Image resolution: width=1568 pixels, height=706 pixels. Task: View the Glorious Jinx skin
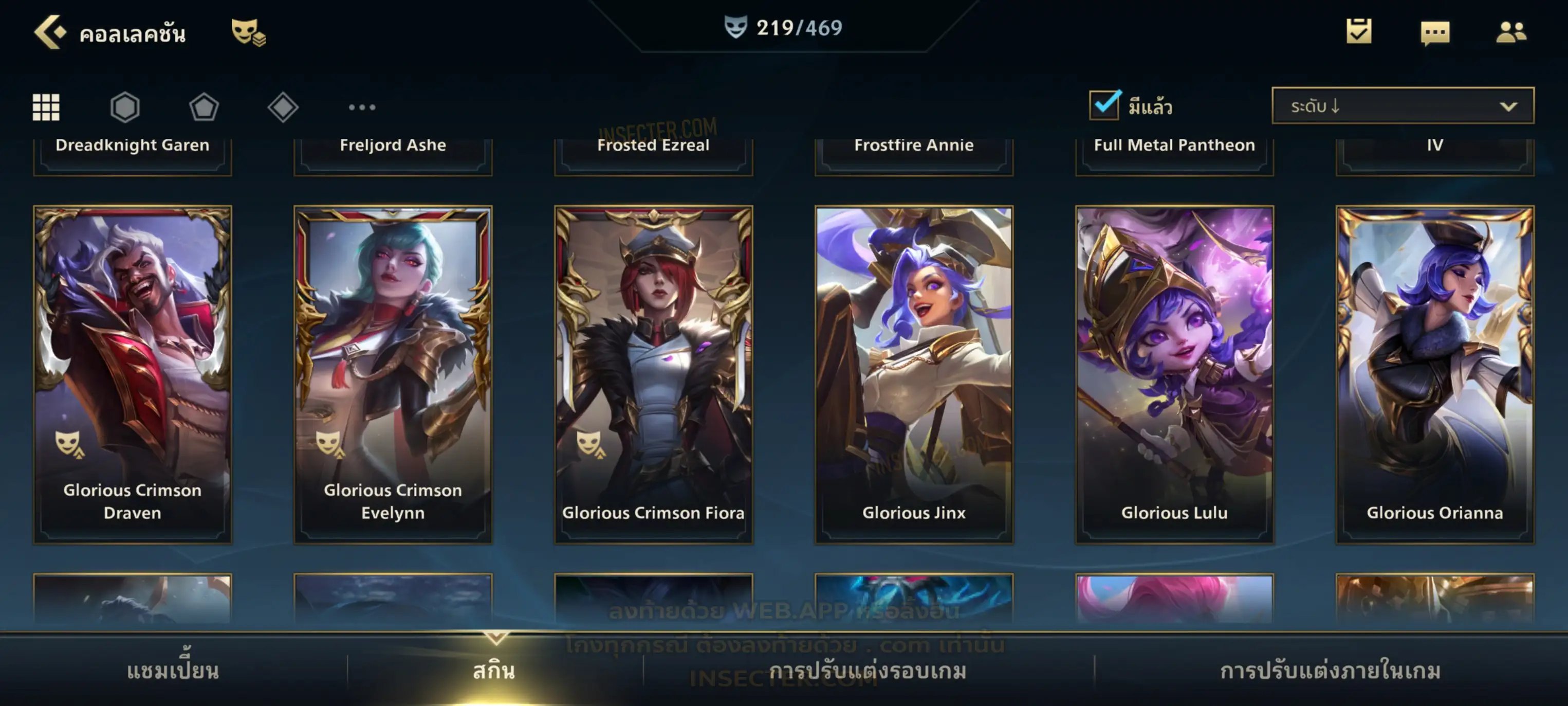pos(914,373)
